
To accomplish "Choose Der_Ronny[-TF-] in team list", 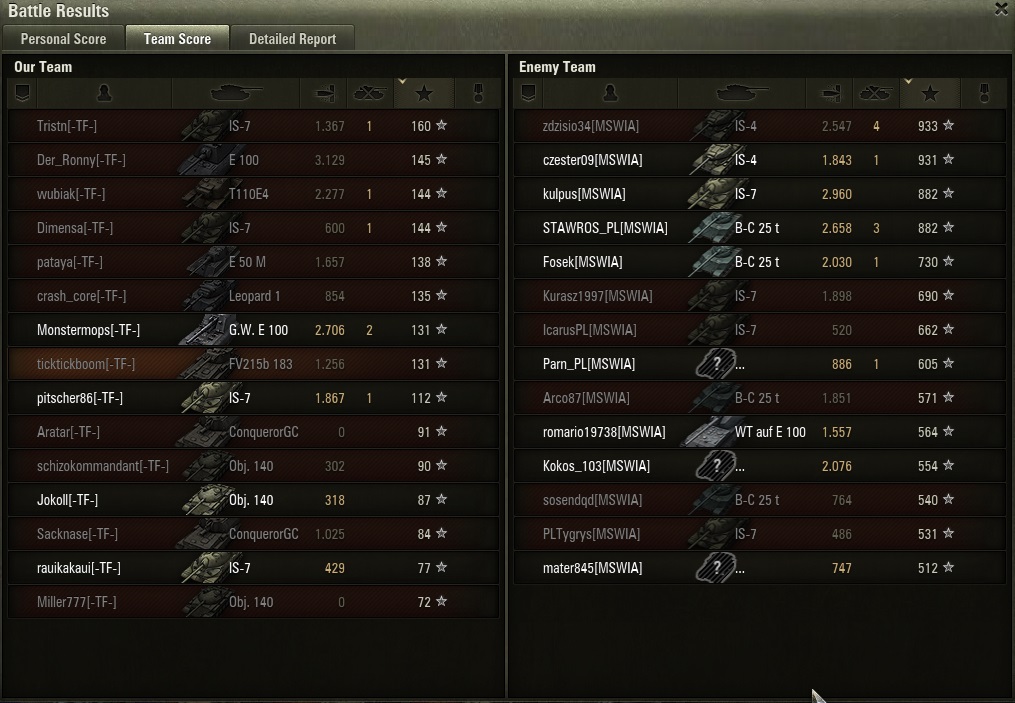I will pos(81,160).
